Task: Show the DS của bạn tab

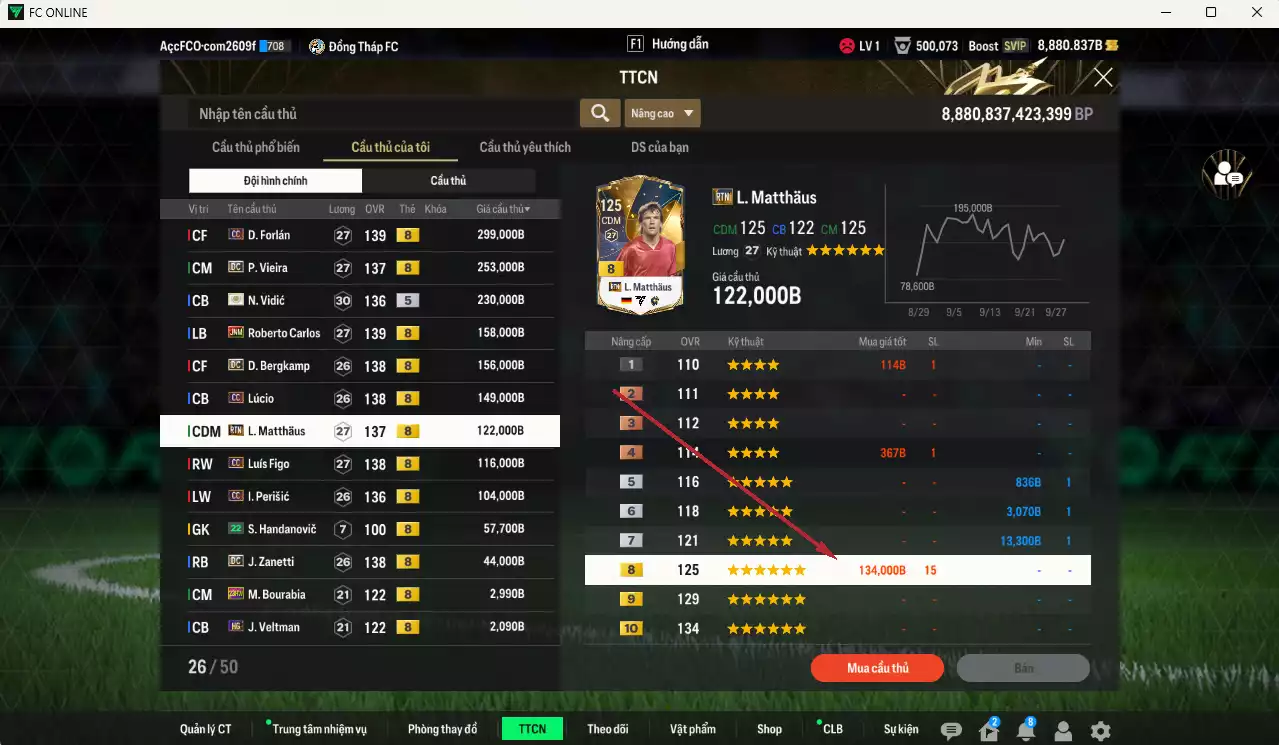Action: 659,147
